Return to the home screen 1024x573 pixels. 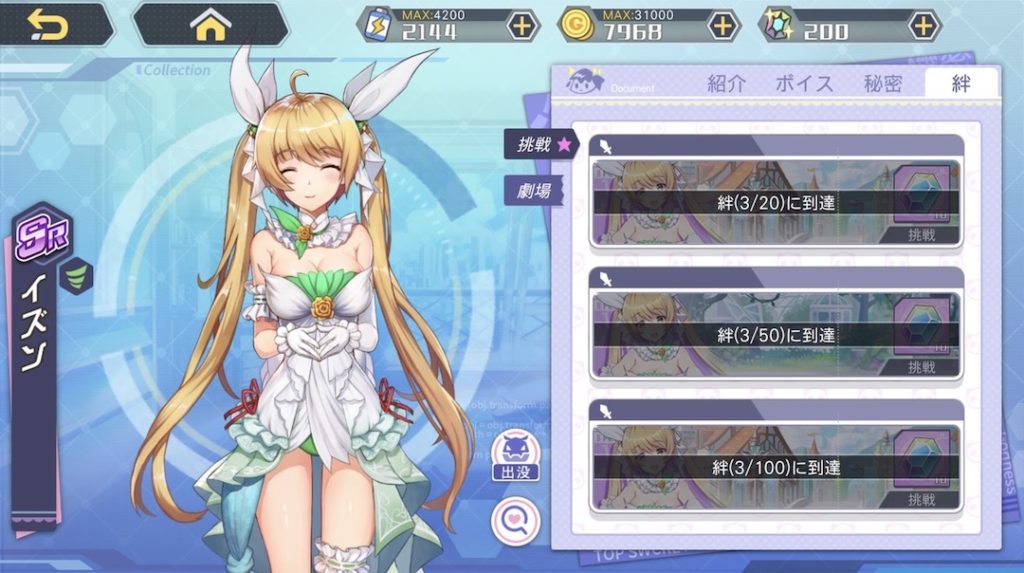(x=210, y=25)
